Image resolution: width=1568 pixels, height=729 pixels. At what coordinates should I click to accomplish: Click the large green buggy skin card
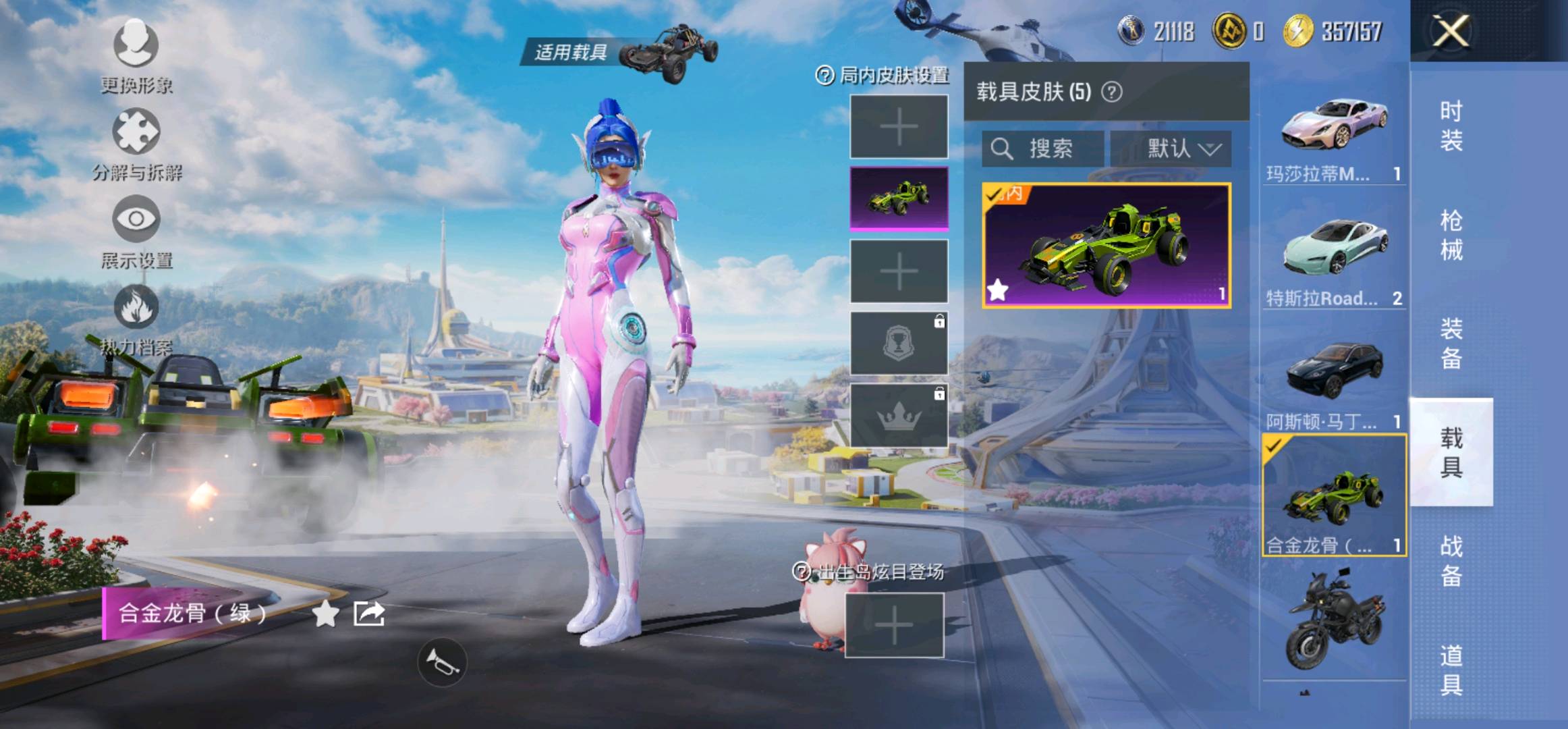(1107, 246)
